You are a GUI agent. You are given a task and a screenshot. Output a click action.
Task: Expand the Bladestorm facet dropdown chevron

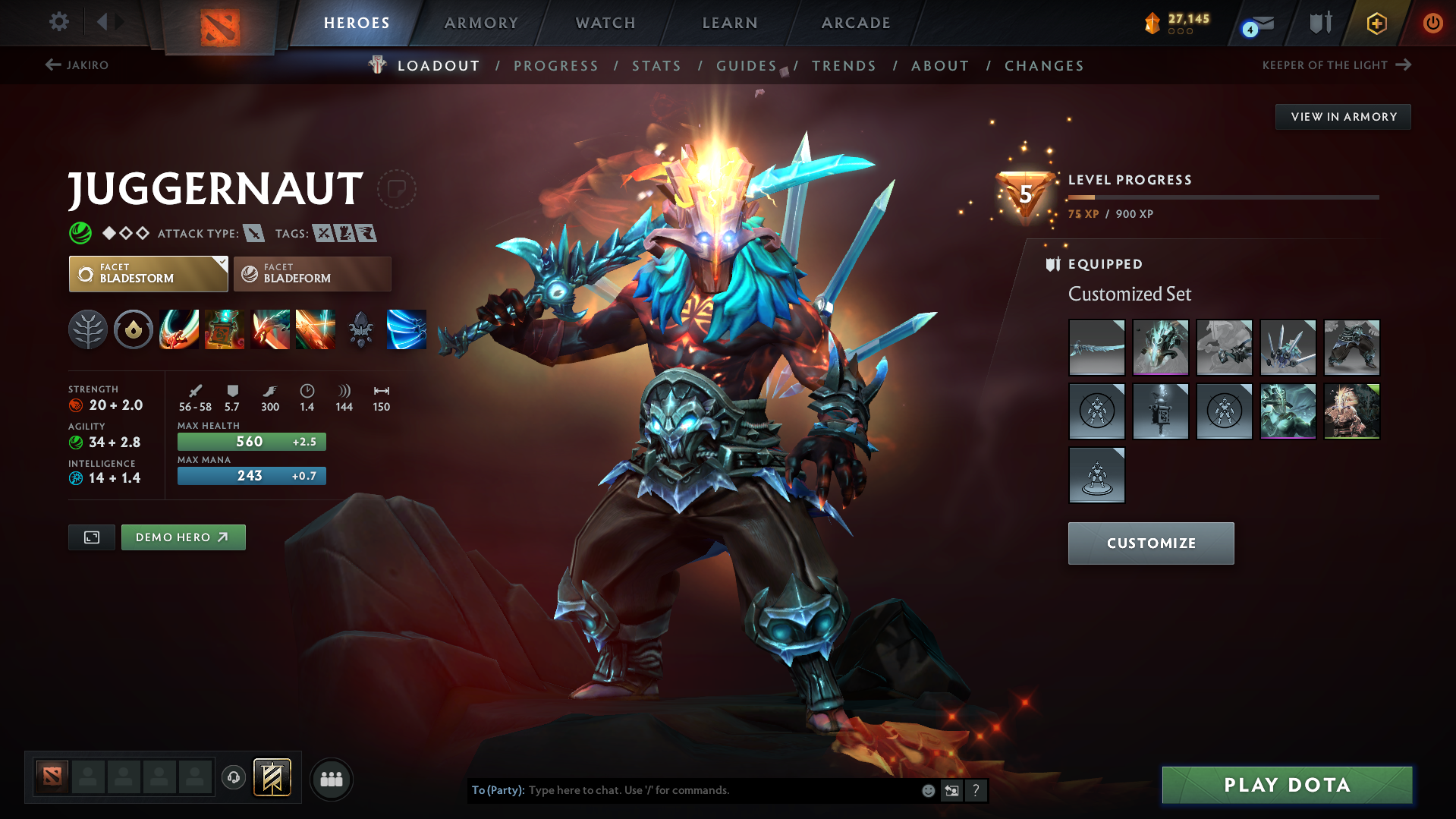click(x=221, y=264)
